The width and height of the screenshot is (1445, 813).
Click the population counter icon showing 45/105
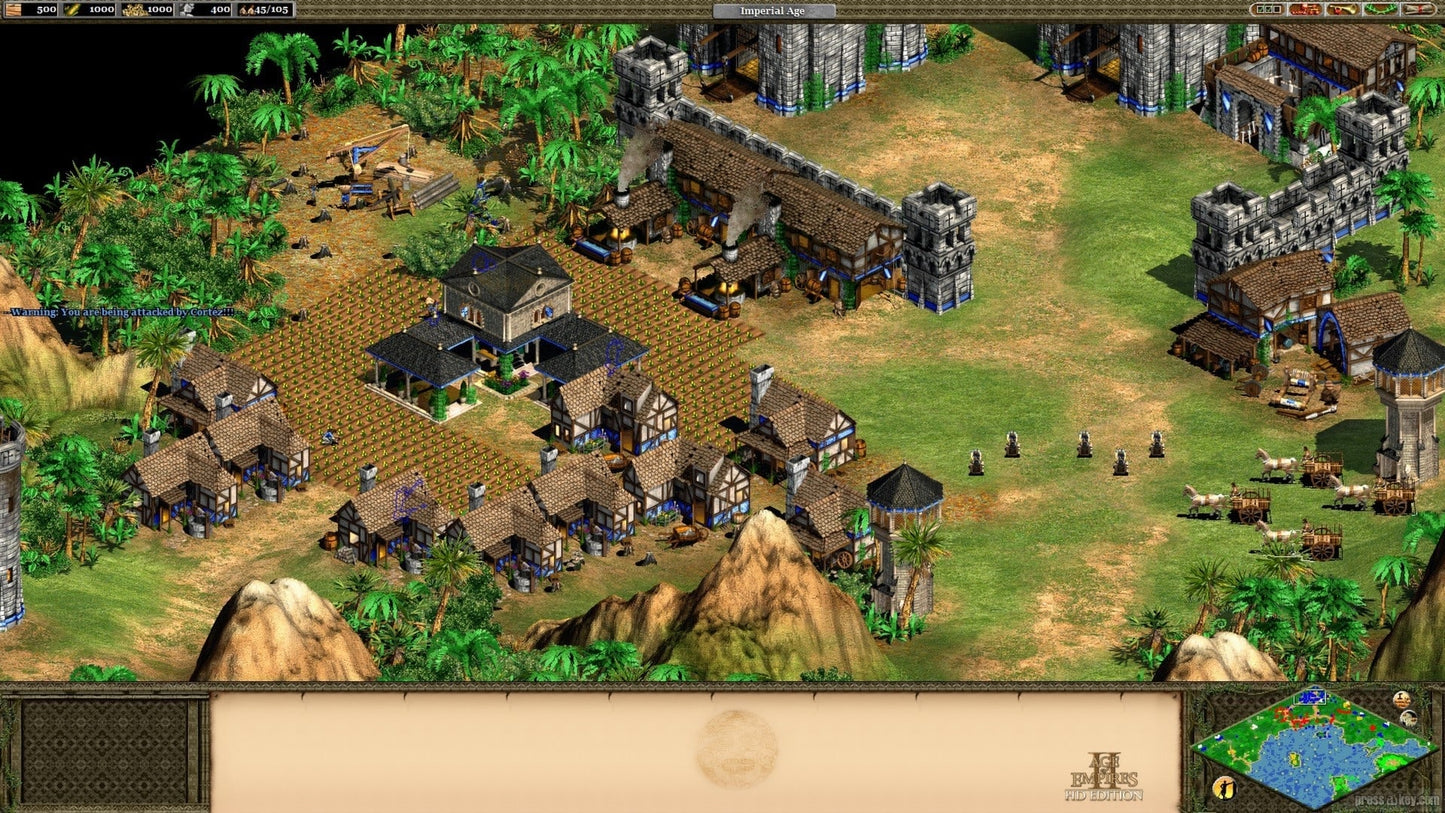(247, 10)
